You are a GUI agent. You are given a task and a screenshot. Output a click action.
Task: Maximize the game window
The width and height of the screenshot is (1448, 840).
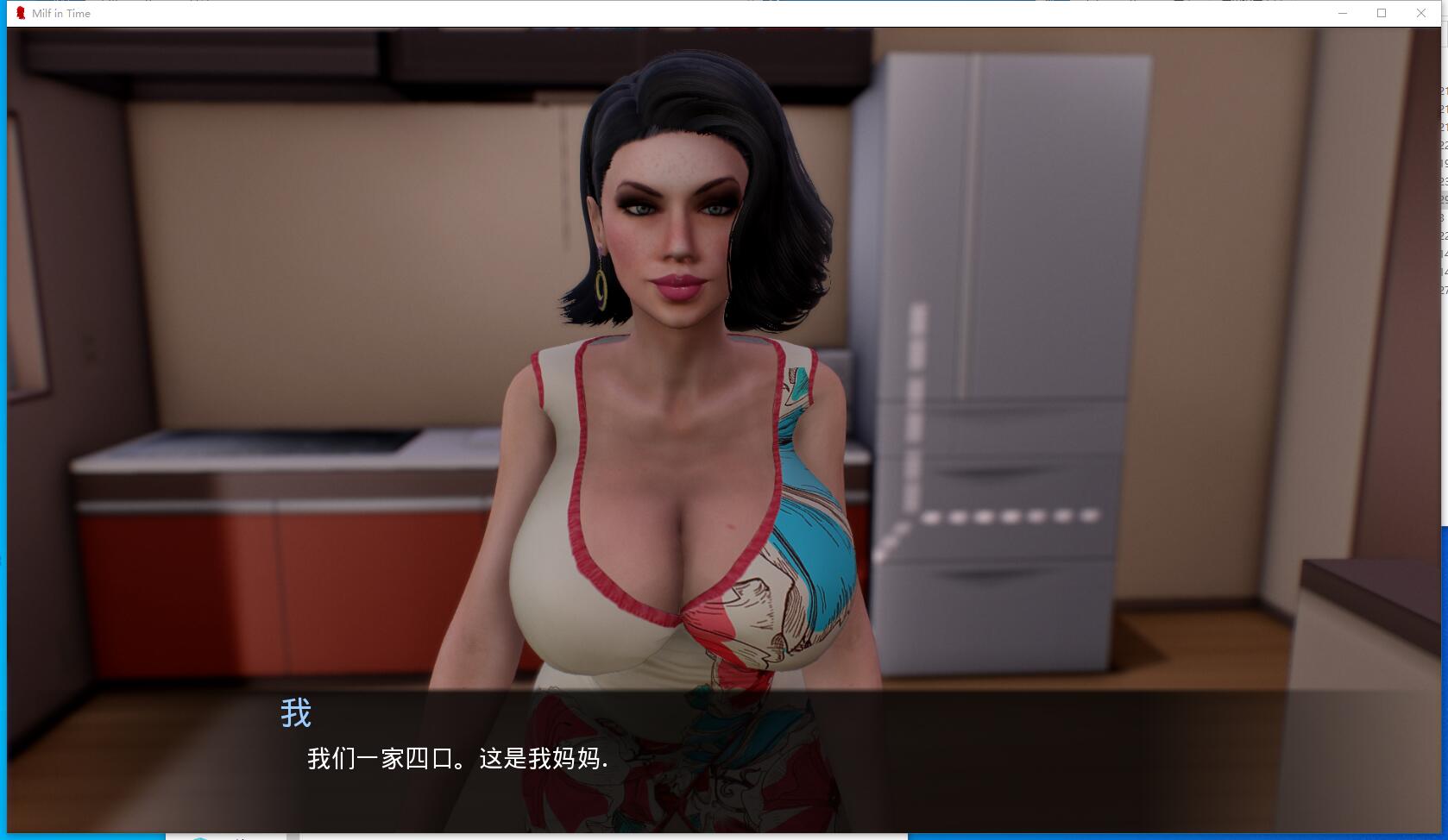click(x=1382, y=13)
